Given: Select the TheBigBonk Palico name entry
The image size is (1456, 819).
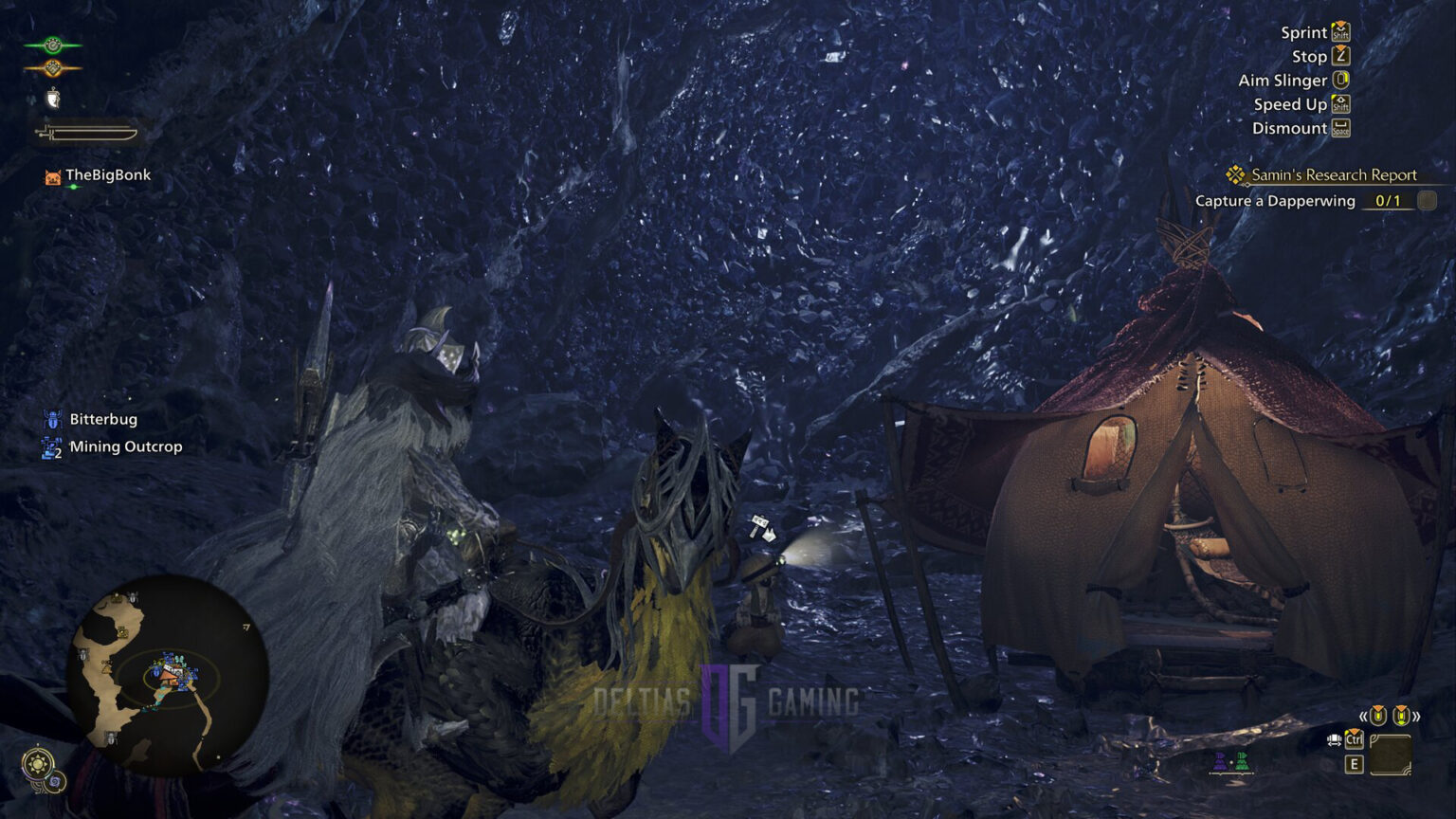Looking at the screenshot, I should point(107,175).
